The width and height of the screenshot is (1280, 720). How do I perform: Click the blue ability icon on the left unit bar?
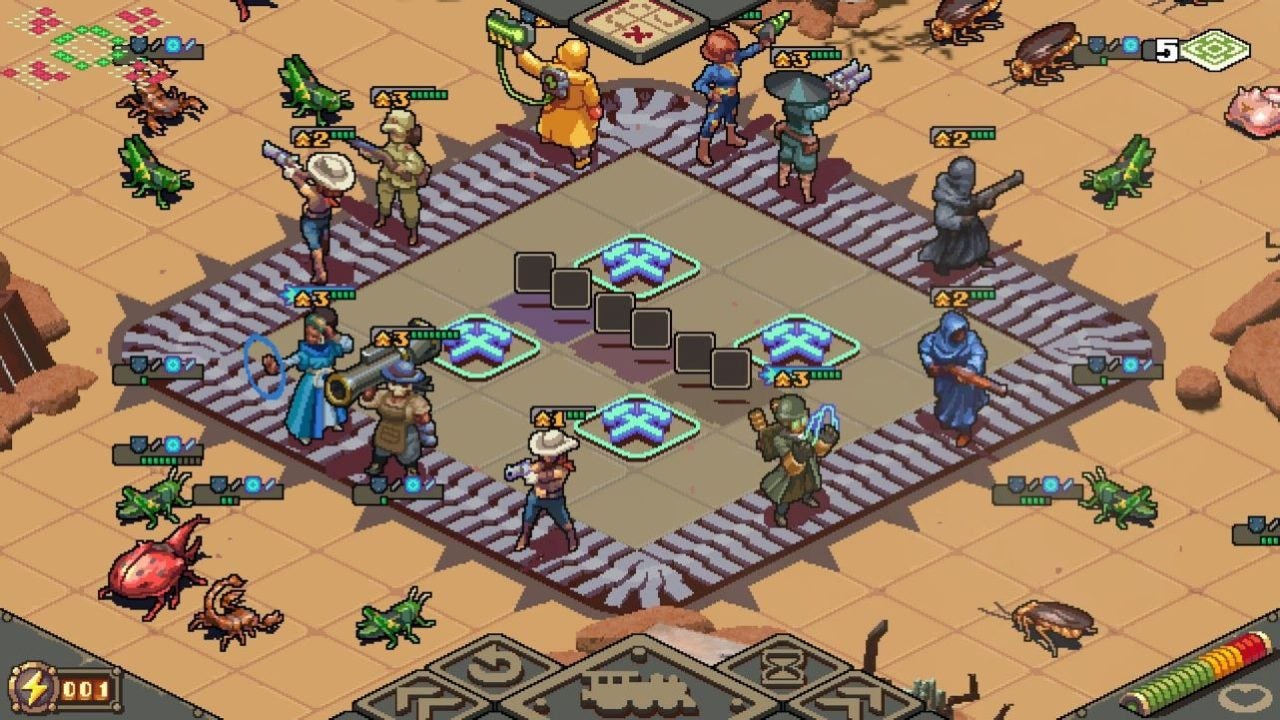(172, 366)
